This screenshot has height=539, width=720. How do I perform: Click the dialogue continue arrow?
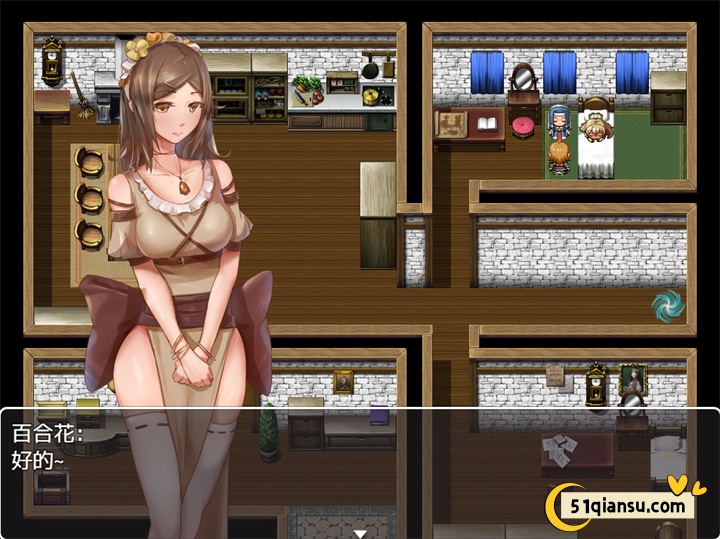pos(360,533)
